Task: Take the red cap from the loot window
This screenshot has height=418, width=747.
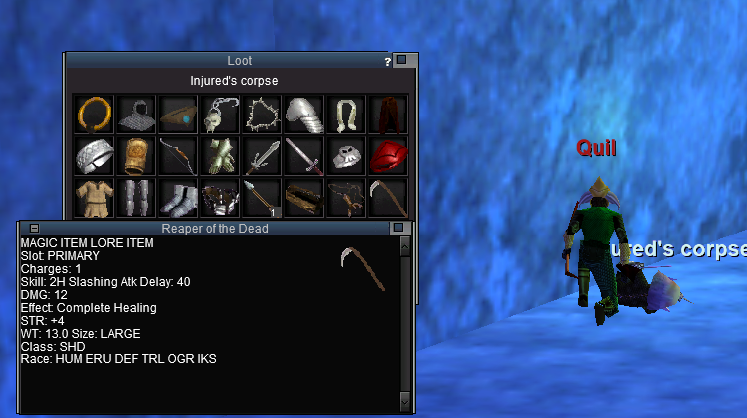Action: coord(387,156)
